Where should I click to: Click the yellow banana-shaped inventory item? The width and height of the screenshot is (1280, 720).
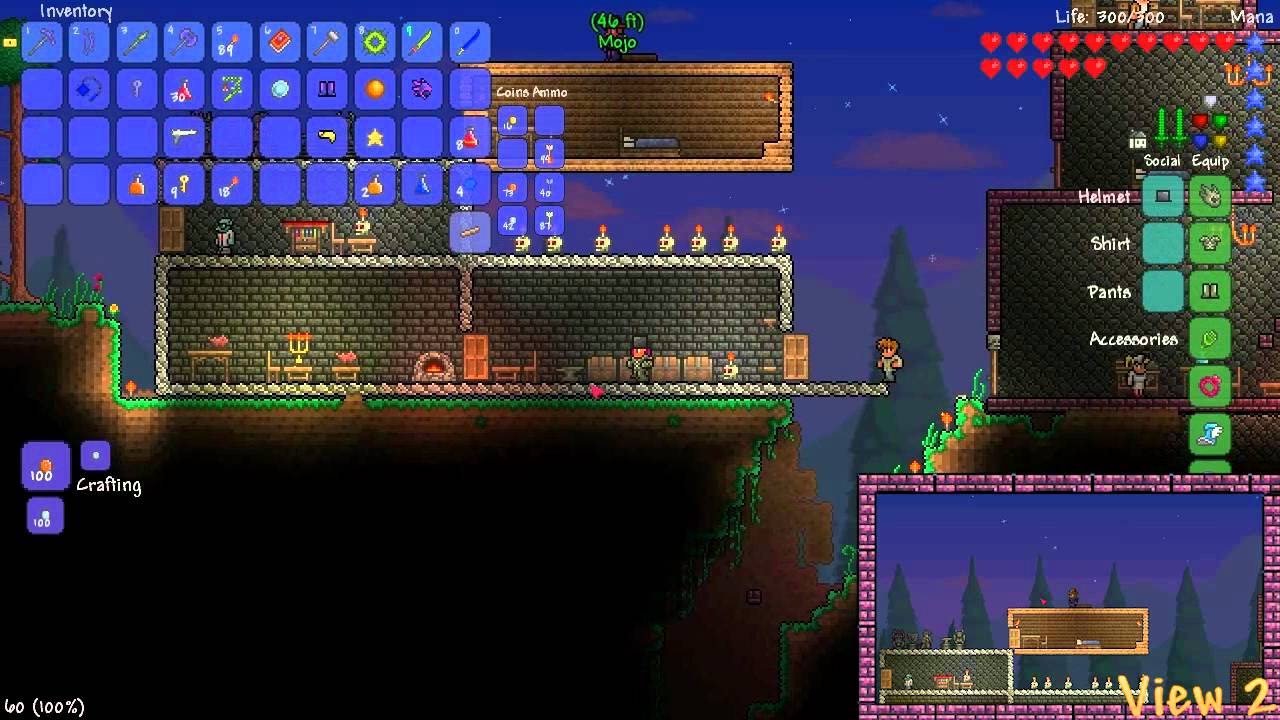point(327,137)
